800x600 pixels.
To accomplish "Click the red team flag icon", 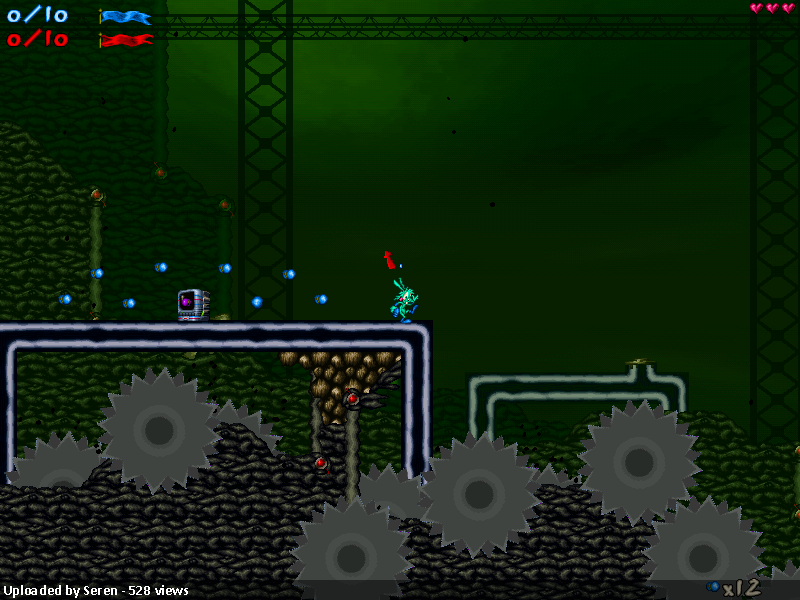I will (x=126, y=40).
